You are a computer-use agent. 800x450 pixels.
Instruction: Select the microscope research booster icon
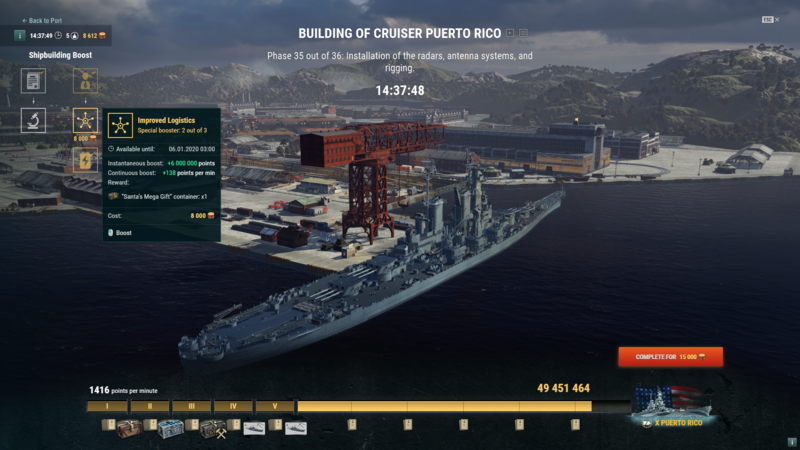[x=33, y=121]
